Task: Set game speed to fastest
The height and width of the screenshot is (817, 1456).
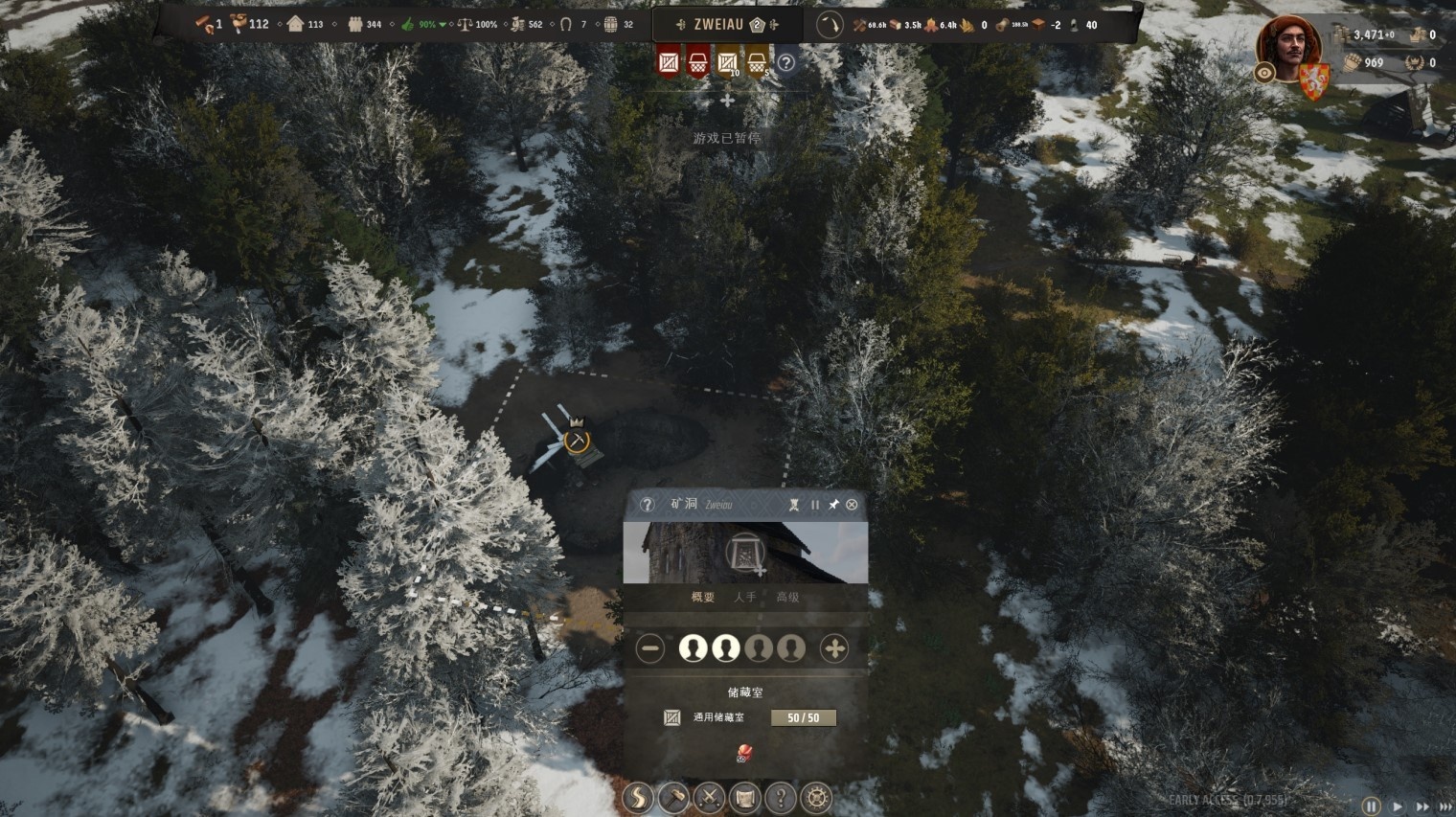Action: click(1445, 806)
